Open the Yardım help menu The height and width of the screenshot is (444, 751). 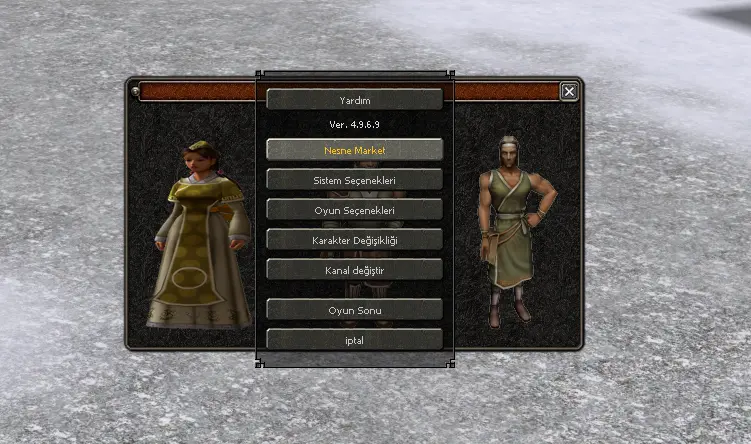(354, 100)
